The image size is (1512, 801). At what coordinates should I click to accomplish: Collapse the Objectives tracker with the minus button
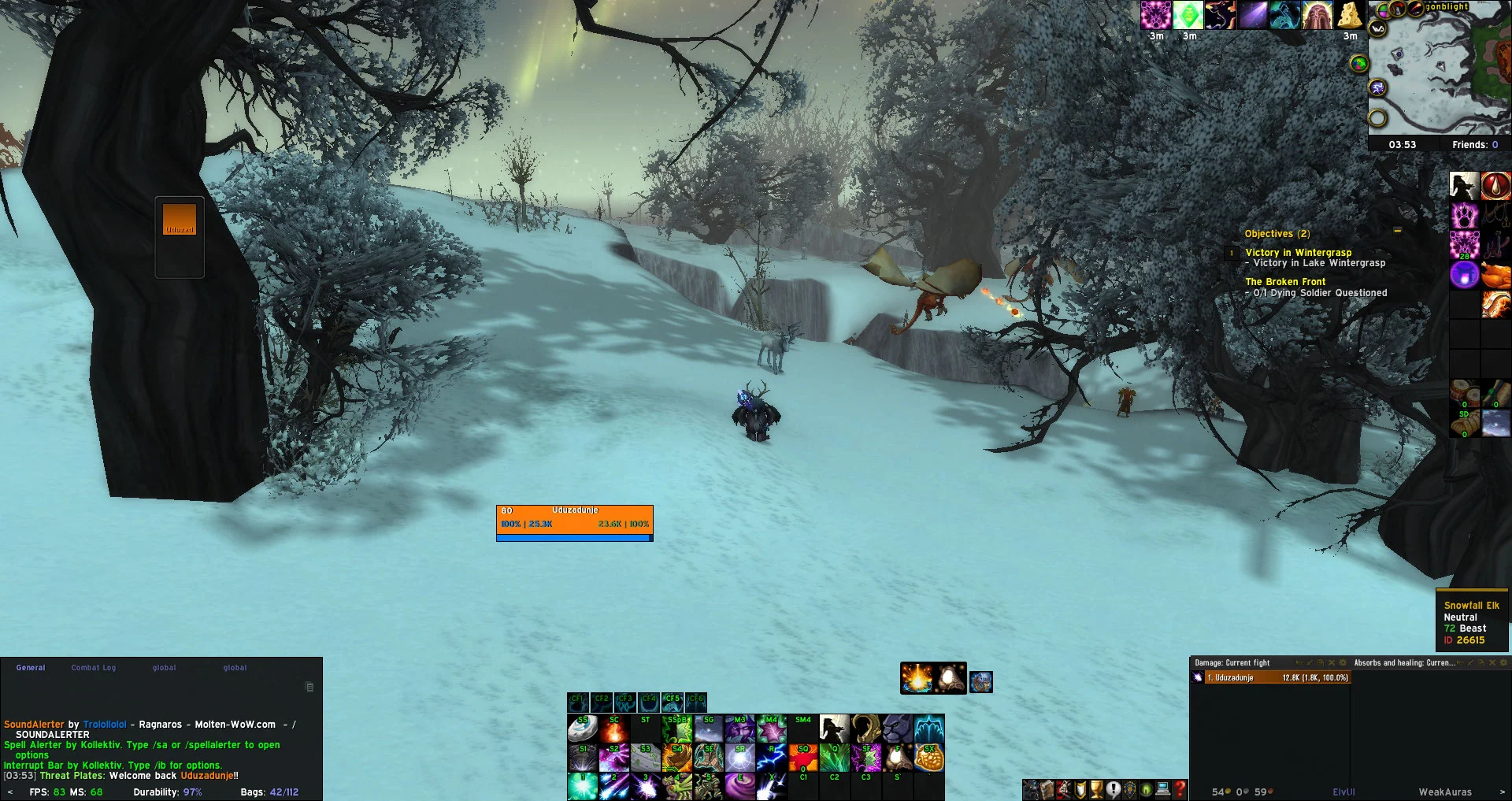tap(1397, 232)
